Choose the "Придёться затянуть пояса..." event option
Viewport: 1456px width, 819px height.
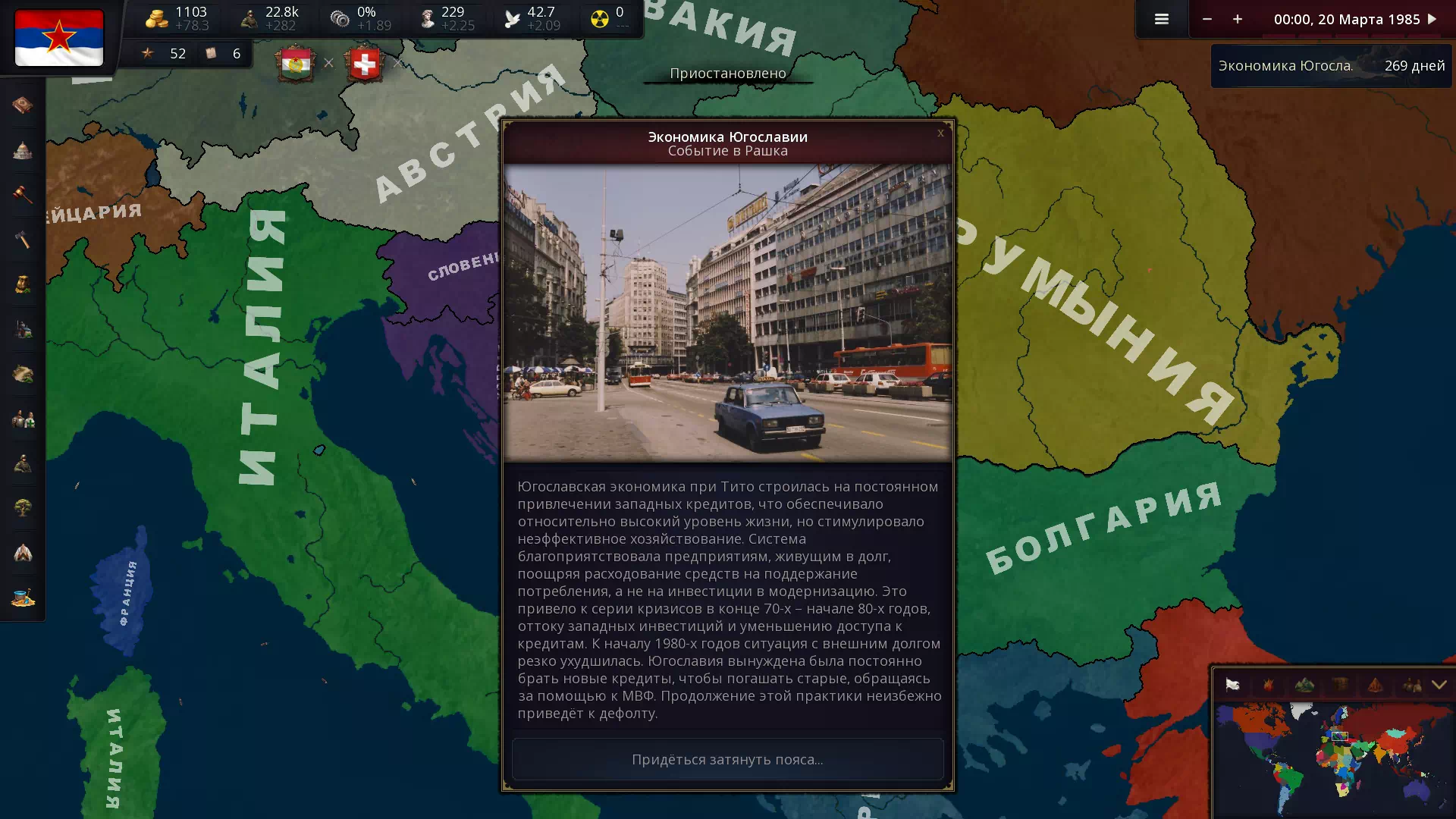pos(727,759)
